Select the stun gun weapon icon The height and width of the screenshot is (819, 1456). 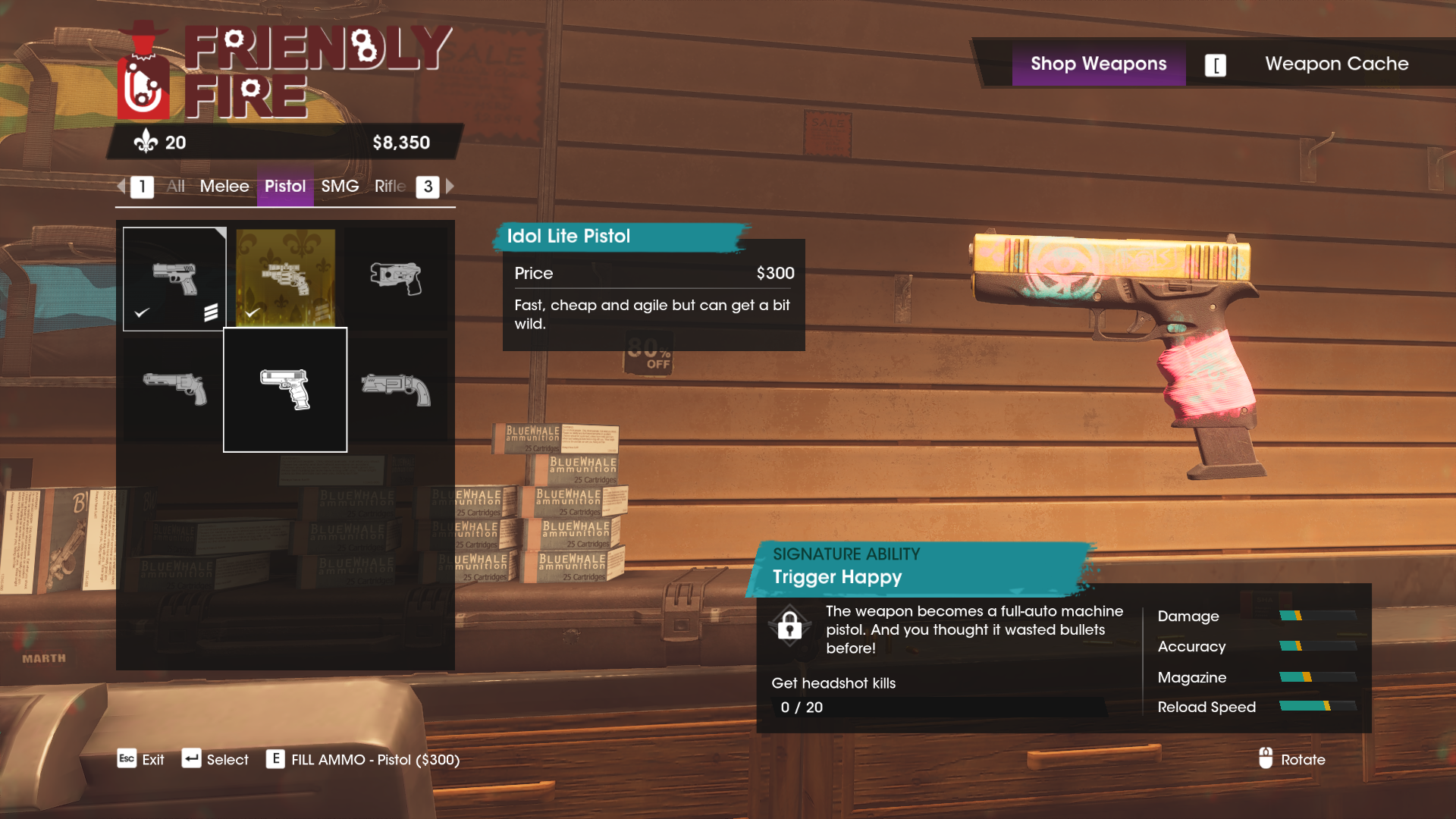pyautogui.click(x=397, y=278)
